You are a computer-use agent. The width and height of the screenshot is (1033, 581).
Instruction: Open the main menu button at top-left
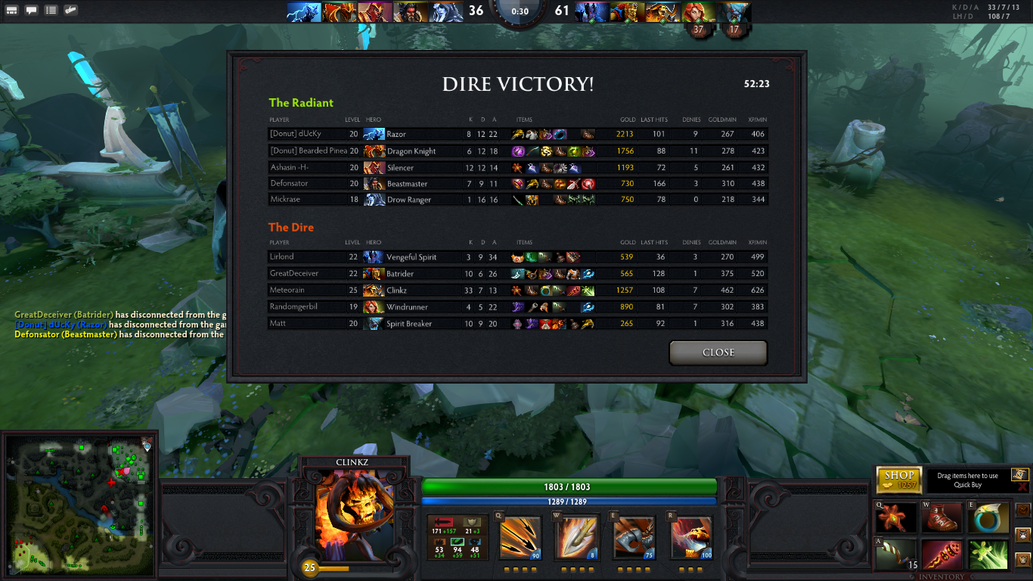pyautogui.click(x=12, y=10)
